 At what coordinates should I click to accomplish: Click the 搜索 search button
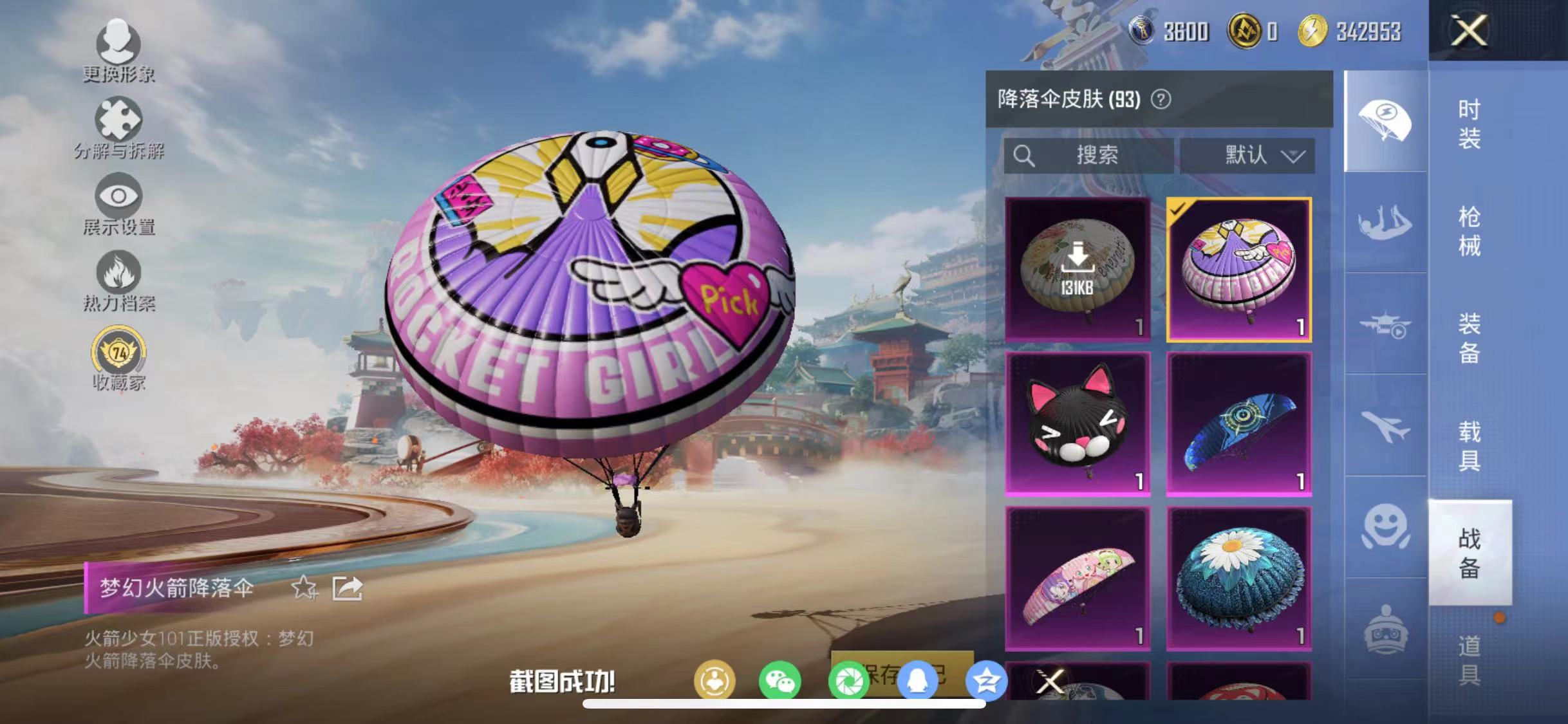(1094, 154)
